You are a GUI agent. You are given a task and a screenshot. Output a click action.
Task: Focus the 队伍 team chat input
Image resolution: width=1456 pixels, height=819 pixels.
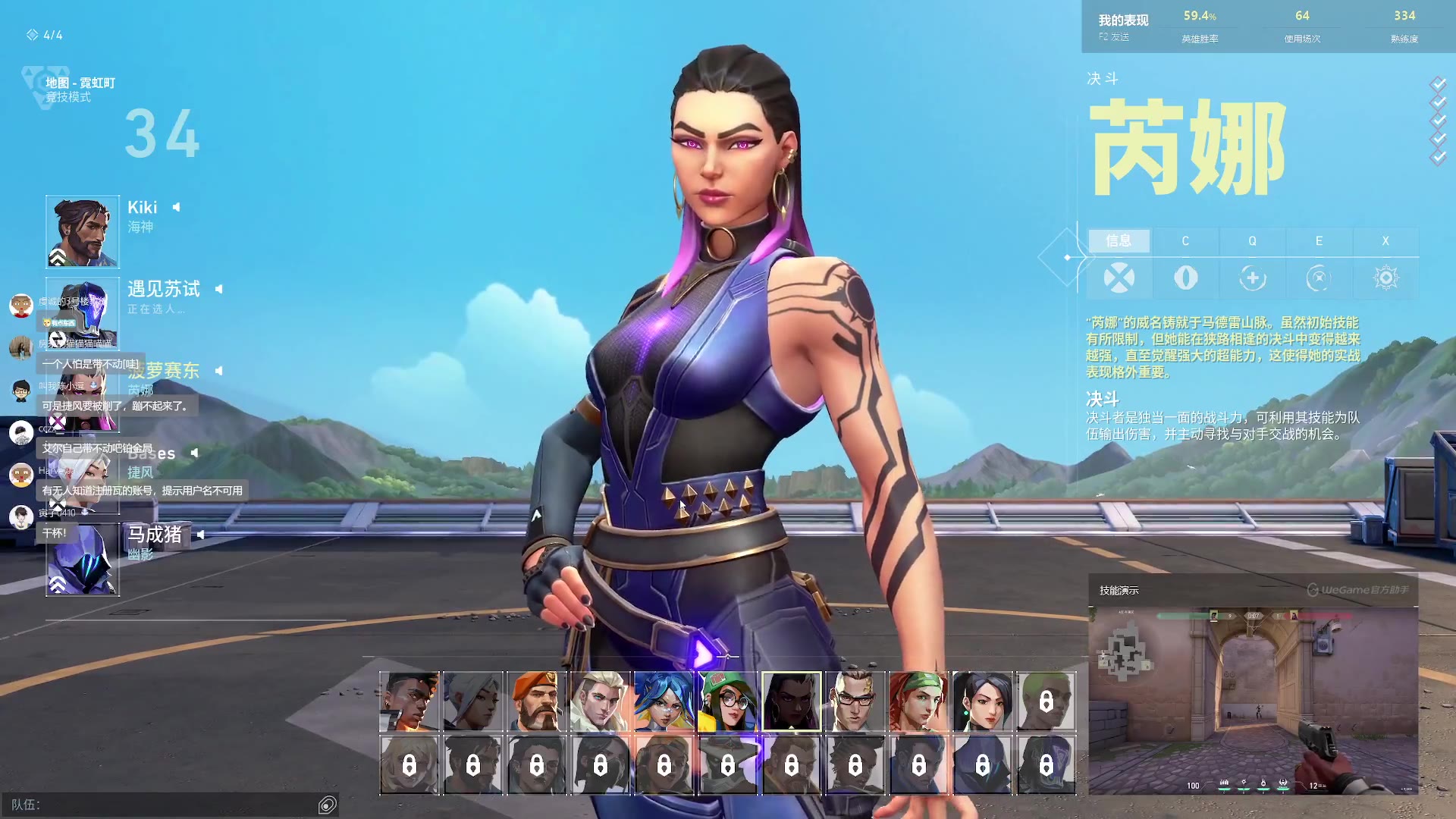coord(167,805)
